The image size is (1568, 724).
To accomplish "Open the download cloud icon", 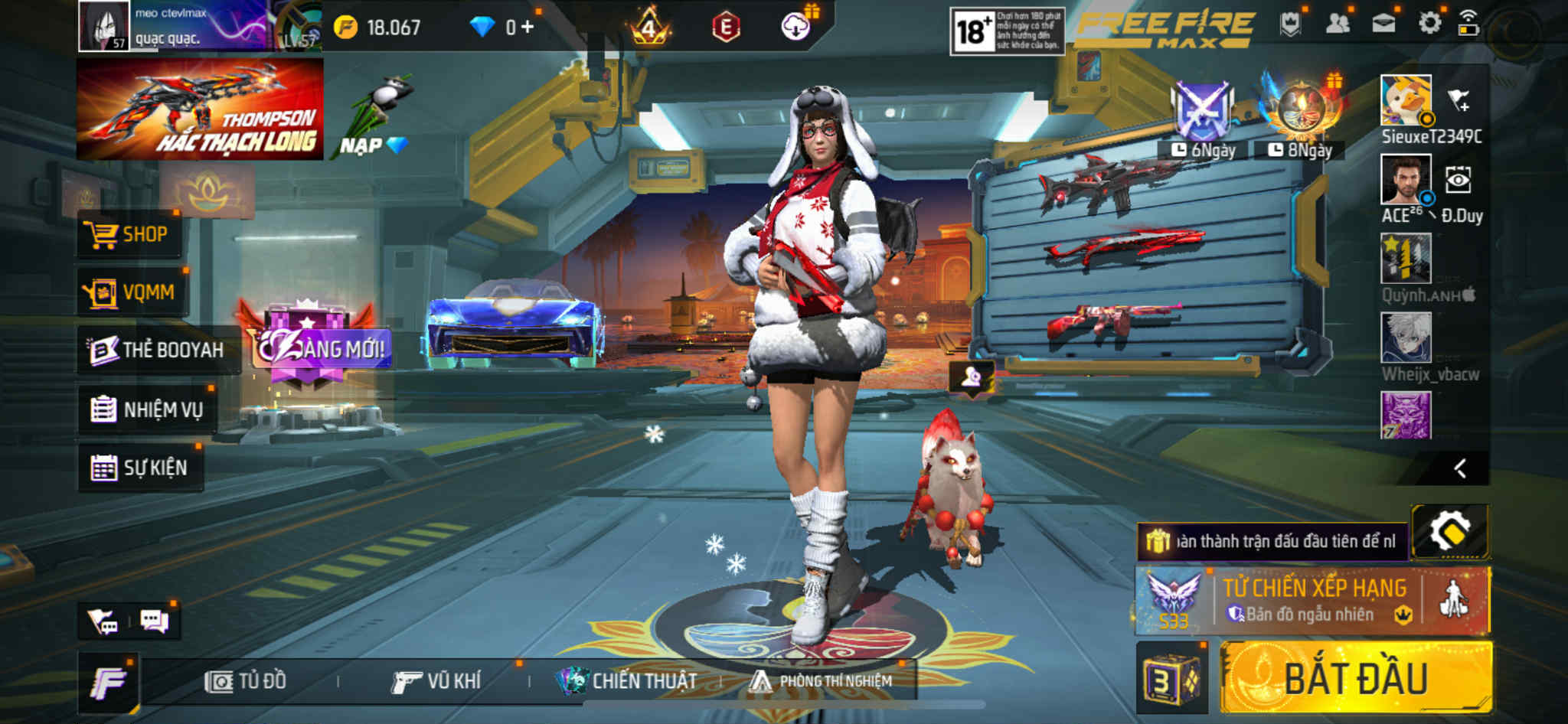I will pos(796,28).
